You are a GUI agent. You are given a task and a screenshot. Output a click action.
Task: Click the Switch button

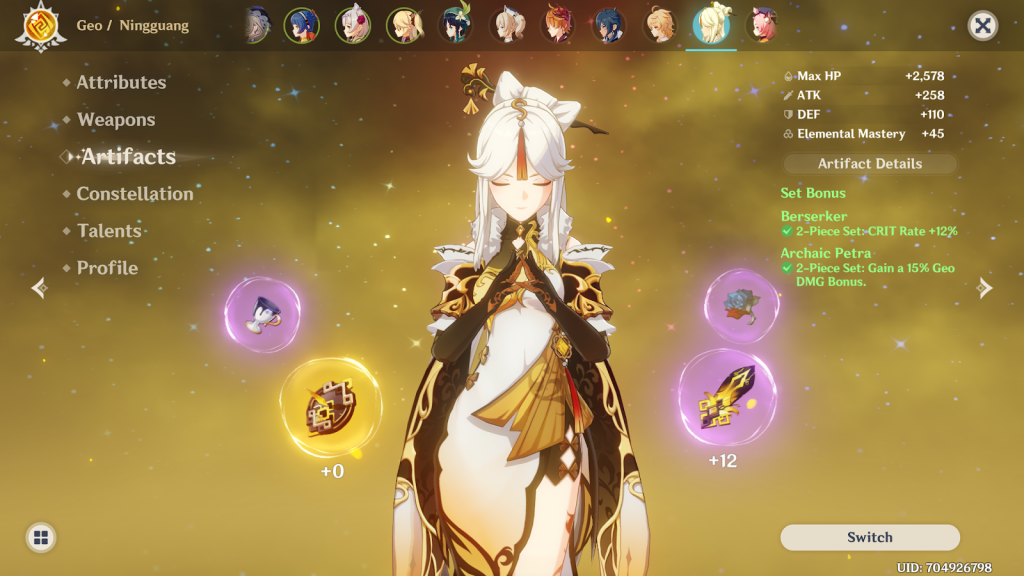870,537
